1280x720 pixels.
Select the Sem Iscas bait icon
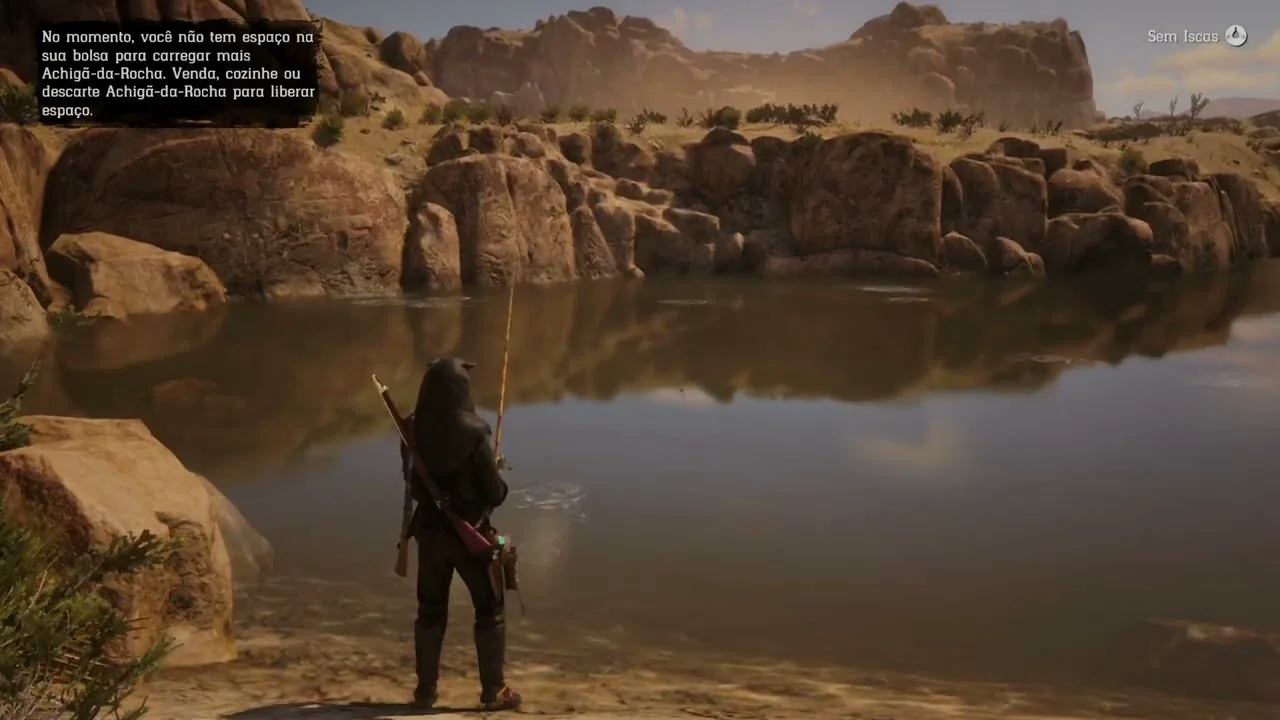[x=1236, y=36]
